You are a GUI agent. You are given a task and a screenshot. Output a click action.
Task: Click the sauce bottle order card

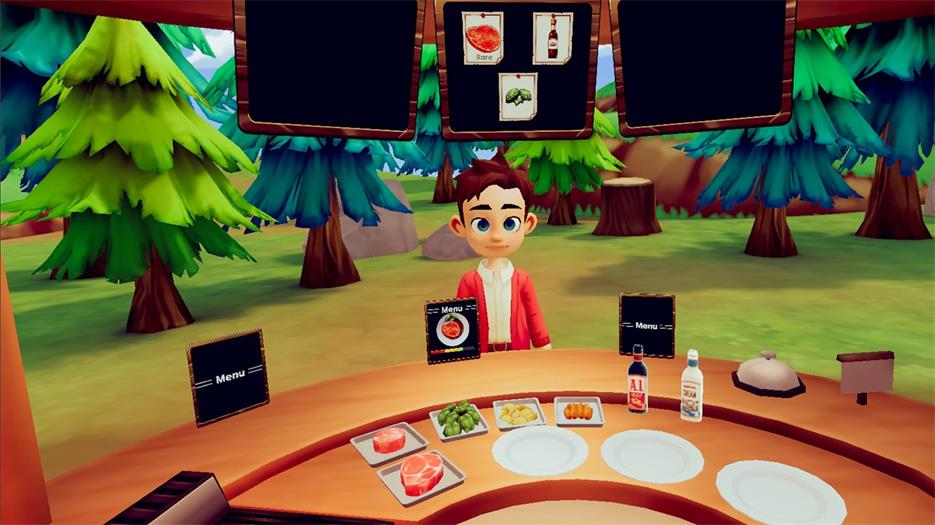tap(552, 38)
